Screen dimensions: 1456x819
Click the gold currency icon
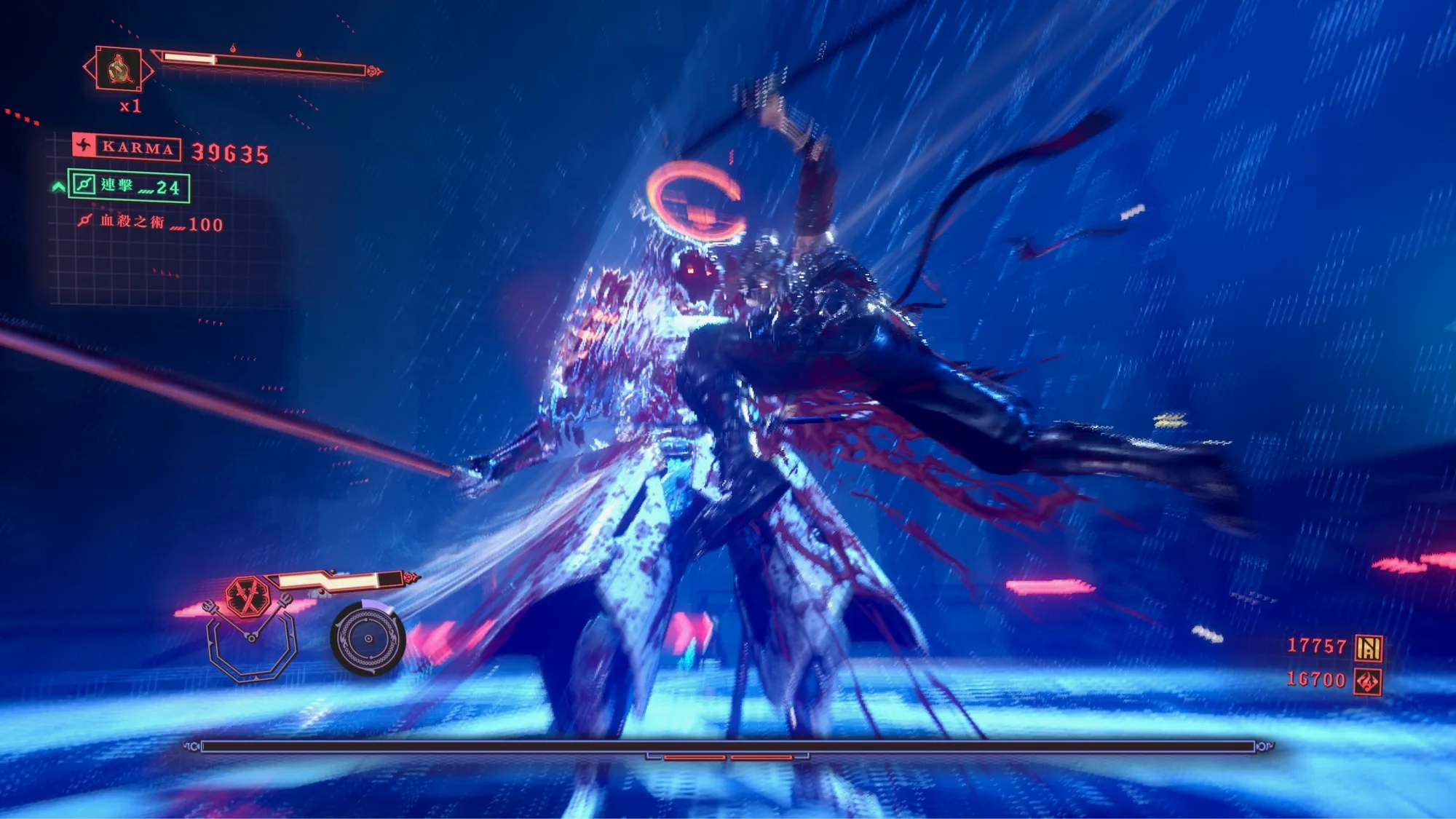[x=1369, y=647]
